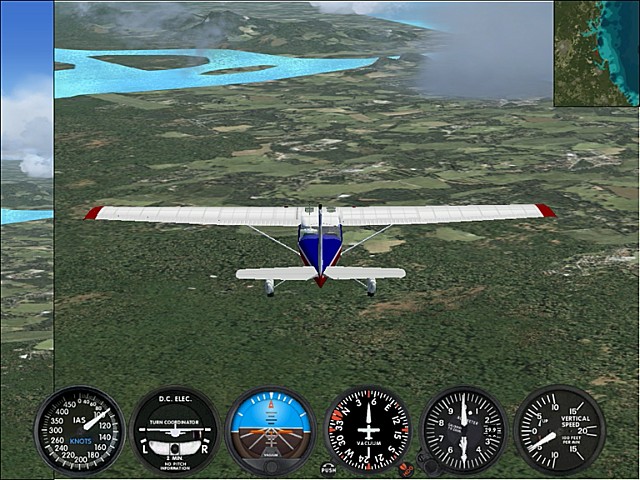The width and height of the screenshot is (640, 480).
Task: Select the turn coordinator instrument
Action: click(x=175, y=430)
